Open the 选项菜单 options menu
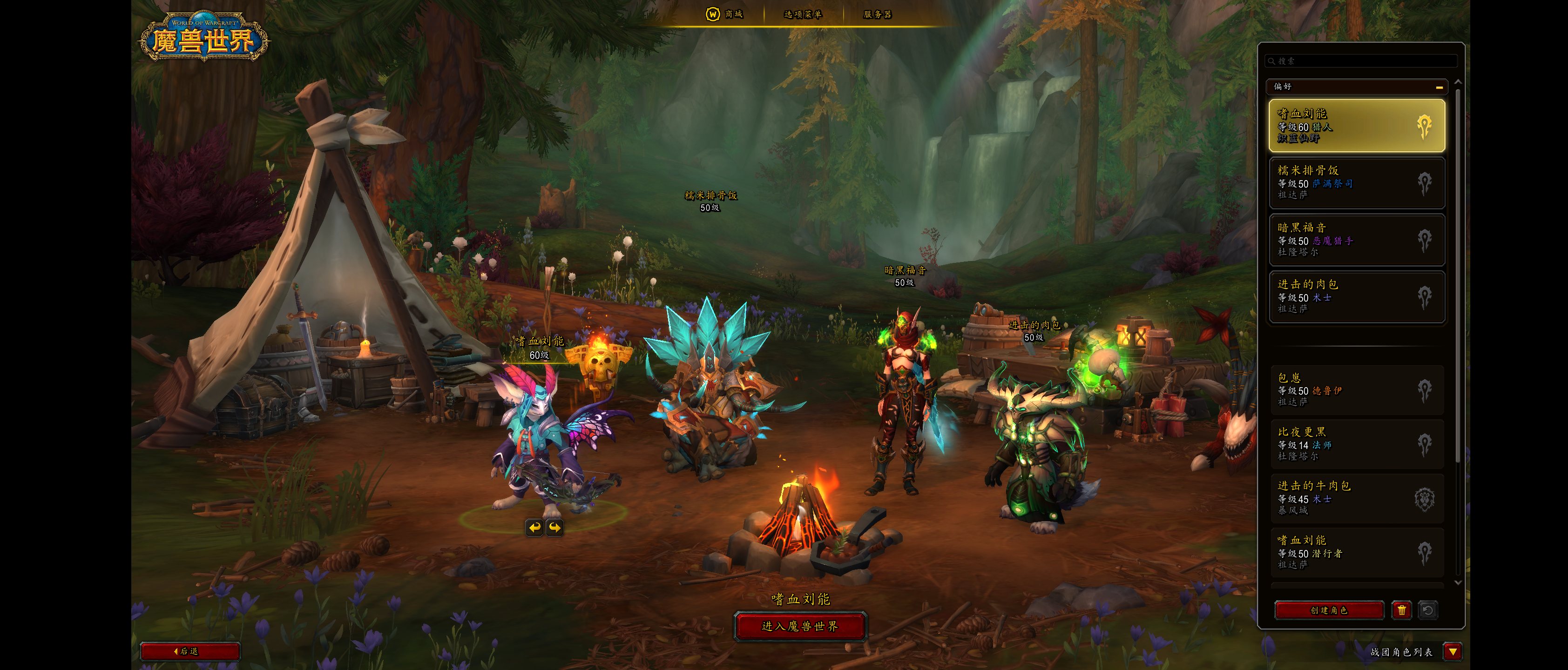 (x=802, y=14)
